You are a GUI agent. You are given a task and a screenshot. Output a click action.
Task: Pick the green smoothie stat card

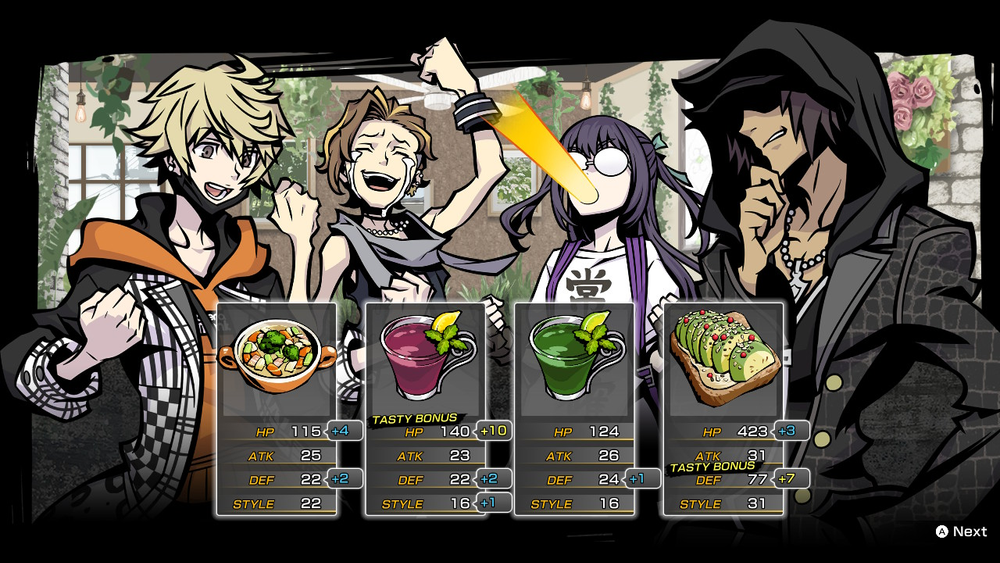tap(574, 409)
